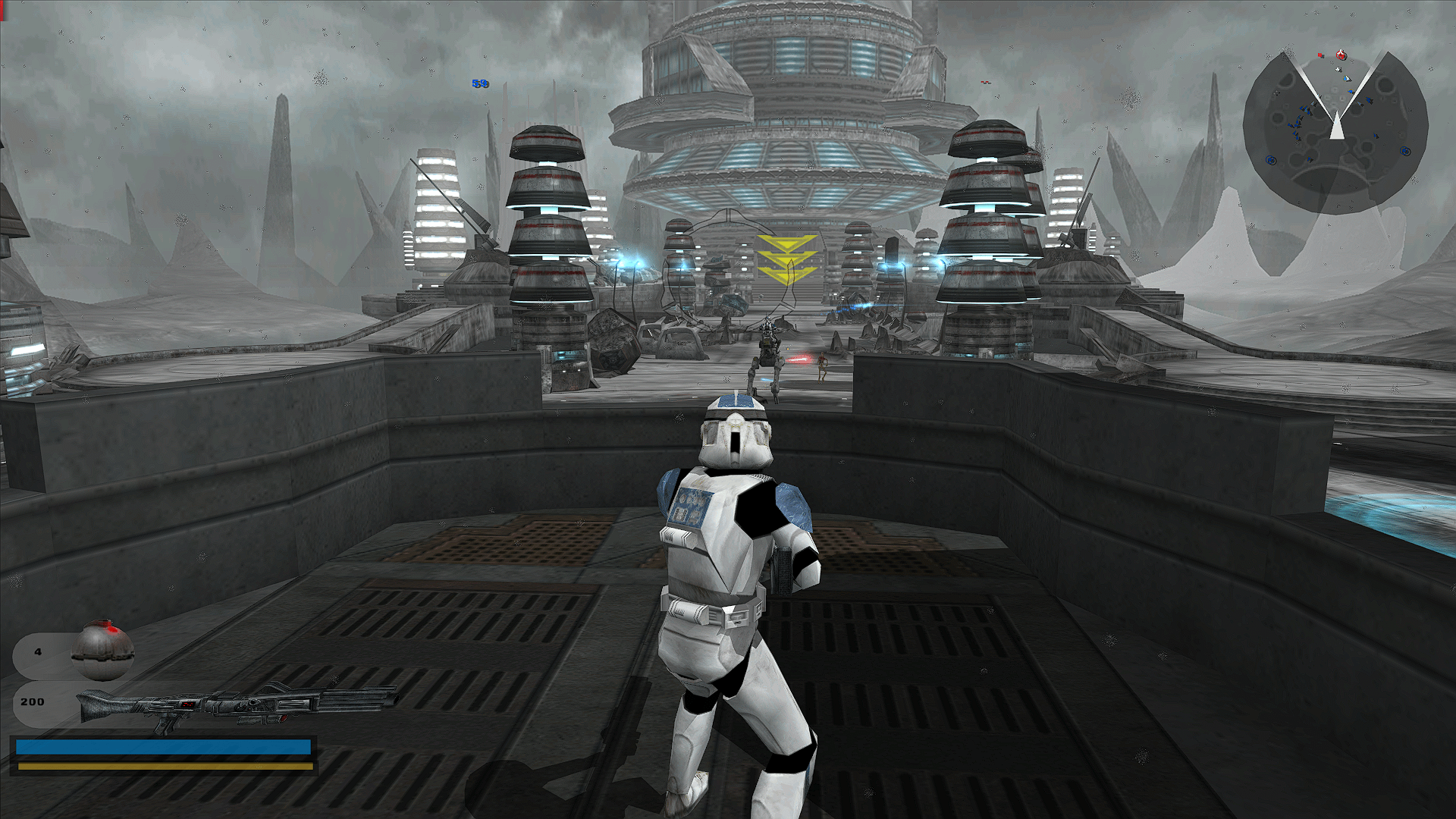Click a blue ally triangle marker on the minimap
This screenshot has width=1456, height=819.
click(1303, 108)
